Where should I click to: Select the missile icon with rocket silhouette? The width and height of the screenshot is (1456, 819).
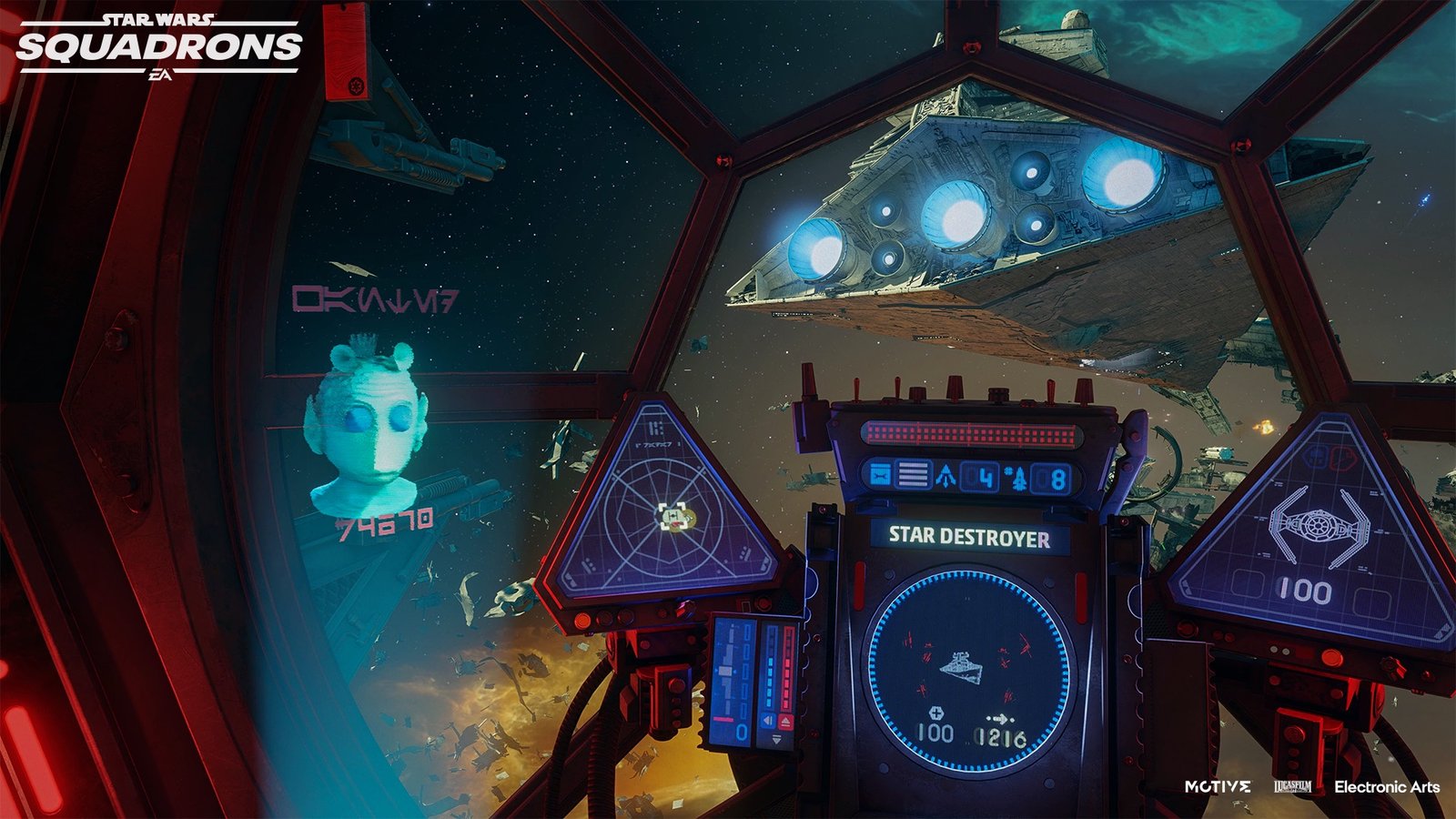coord(1019,478)
